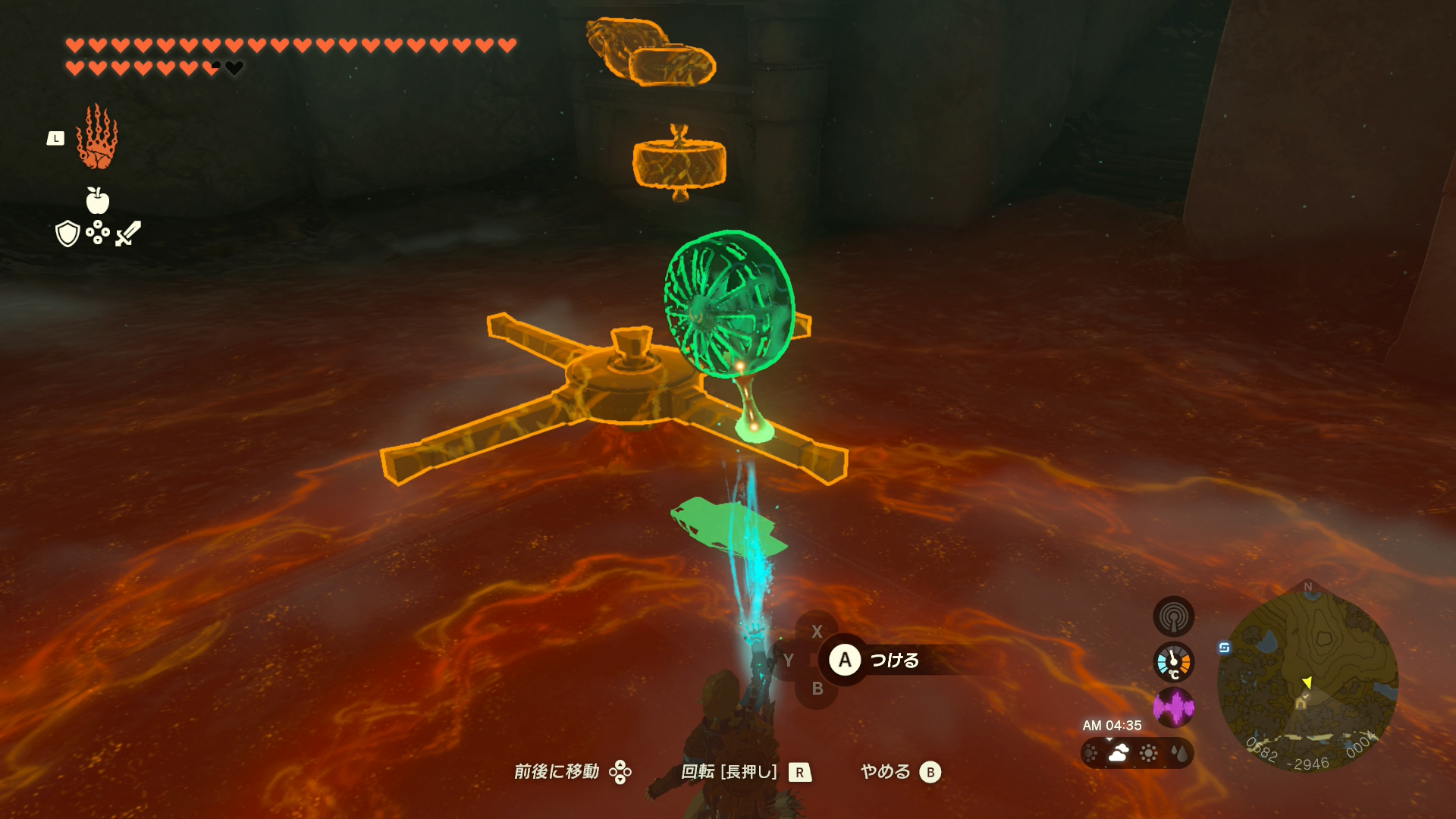Click the sensor radar icon
The image size is (1456, 819).
[x=1173, y=616]
